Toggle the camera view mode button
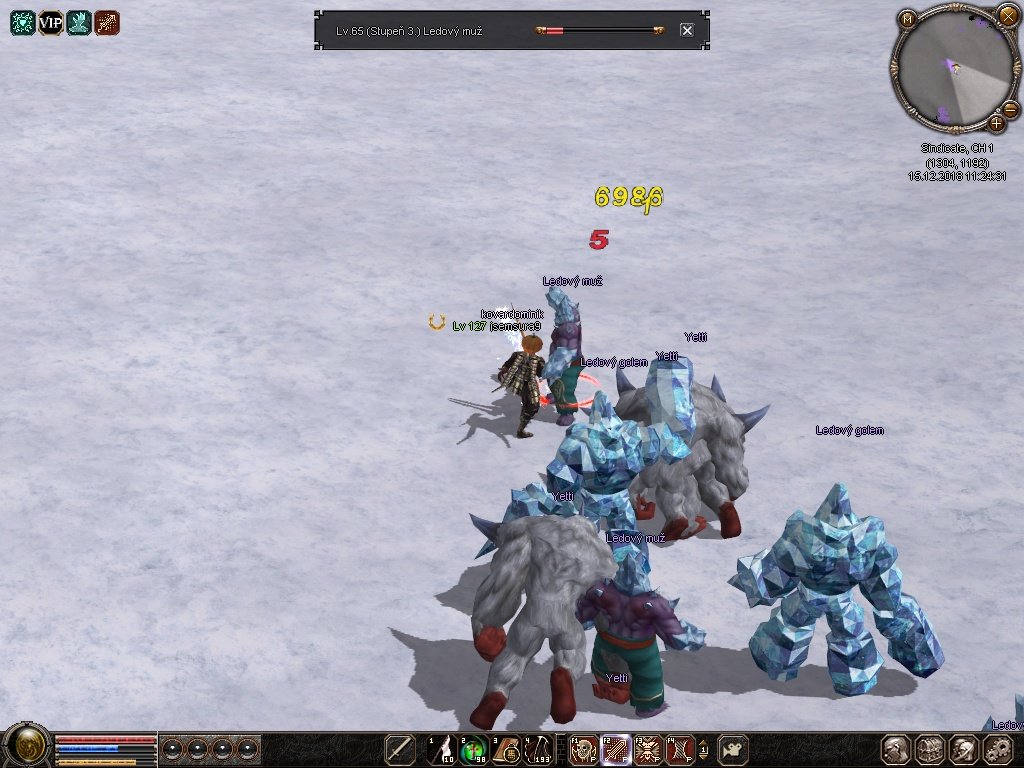Screen dimensions: 1024x768 click(x=735, y=749)
